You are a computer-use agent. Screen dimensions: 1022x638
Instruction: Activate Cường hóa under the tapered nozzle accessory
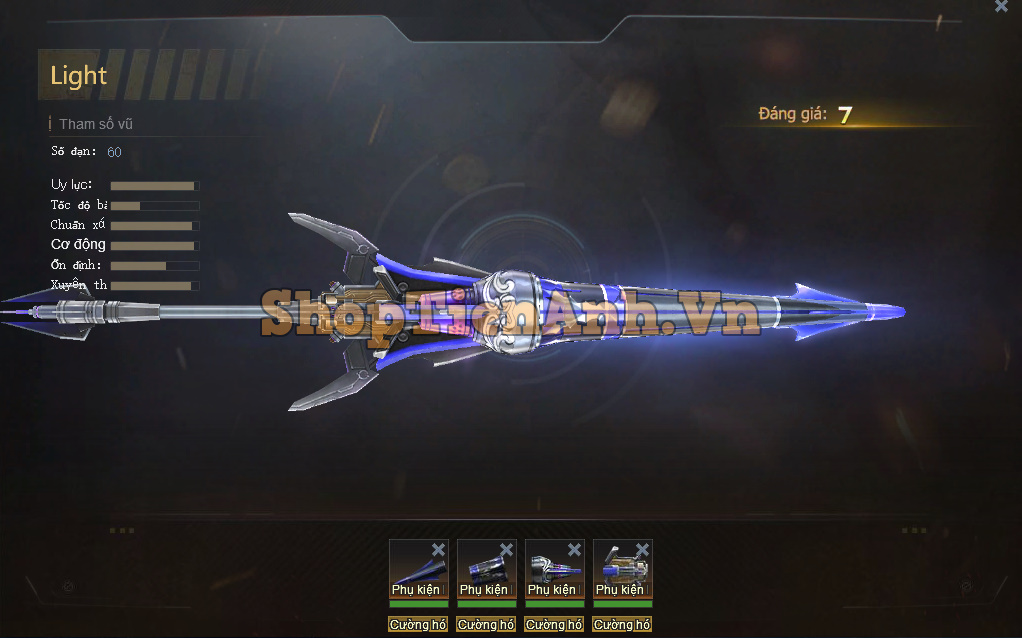(x=554, y=625)
